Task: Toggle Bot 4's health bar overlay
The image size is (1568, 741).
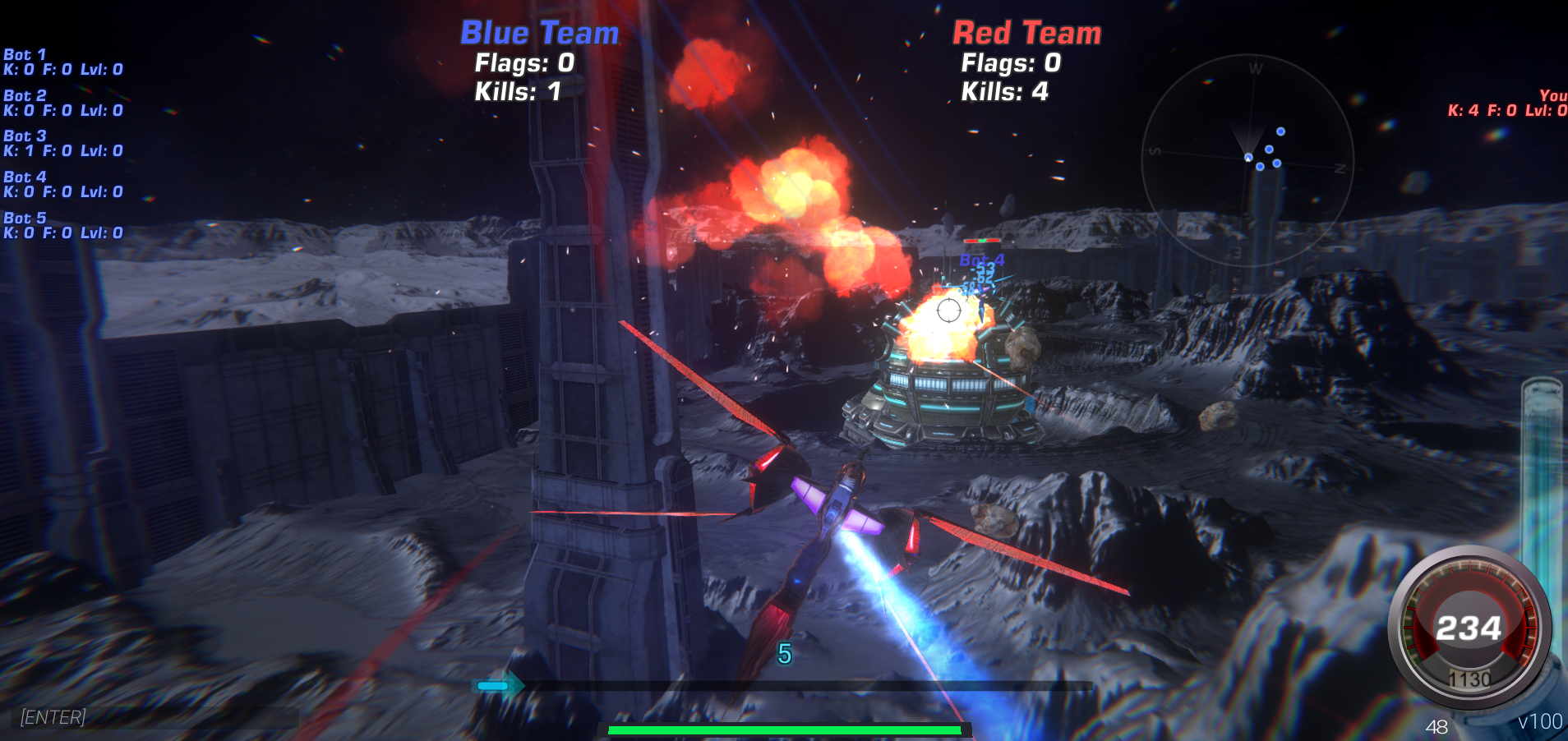Action: [x=983, y=242]
